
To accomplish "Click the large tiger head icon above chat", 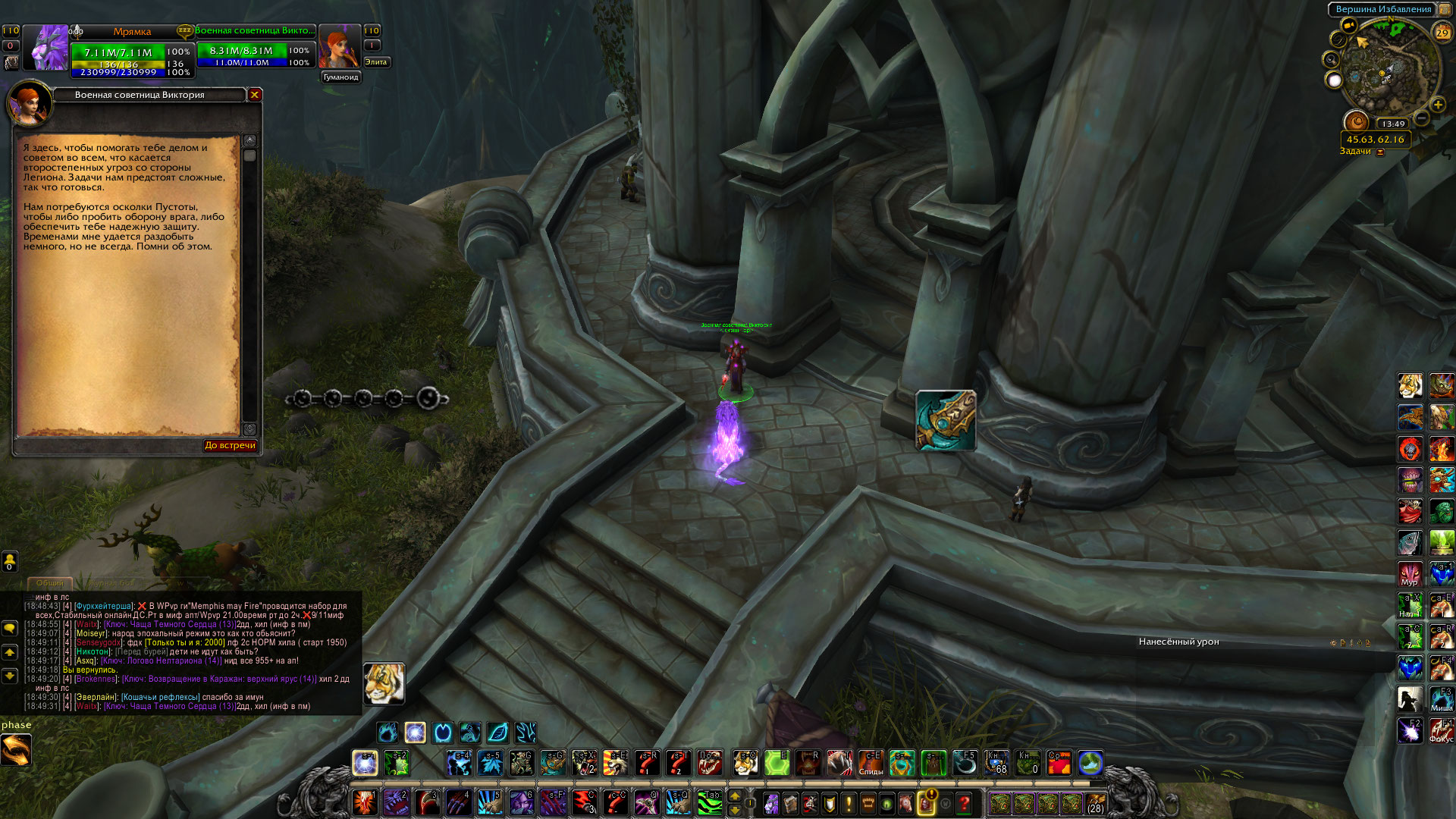I will coord(384,683).
